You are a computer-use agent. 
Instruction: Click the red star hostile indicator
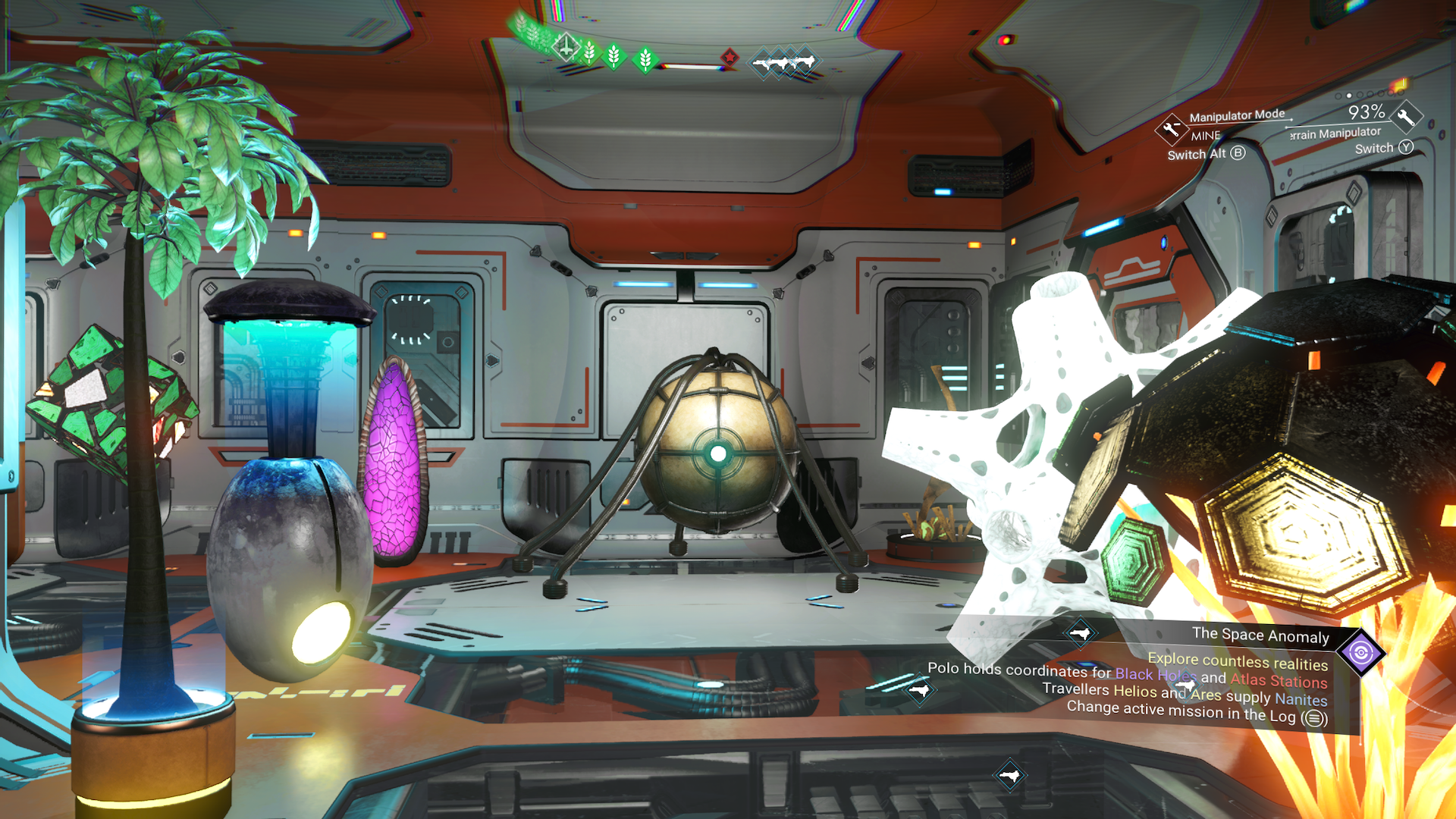pyautogui.click(x=730, y=57)
